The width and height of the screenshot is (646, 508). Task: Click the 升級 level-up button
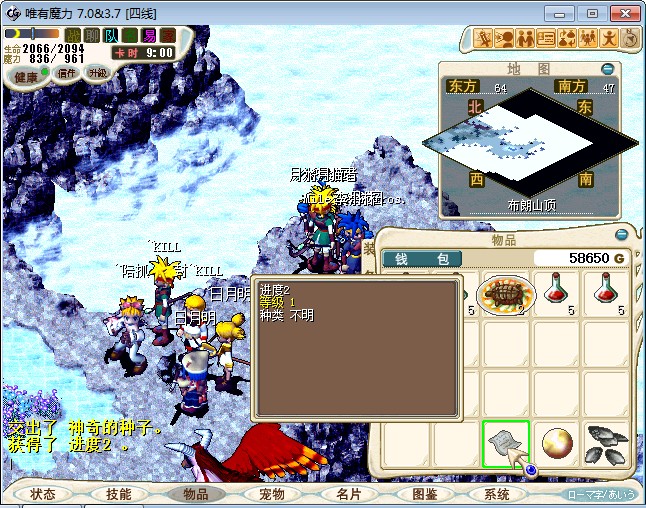97,73
